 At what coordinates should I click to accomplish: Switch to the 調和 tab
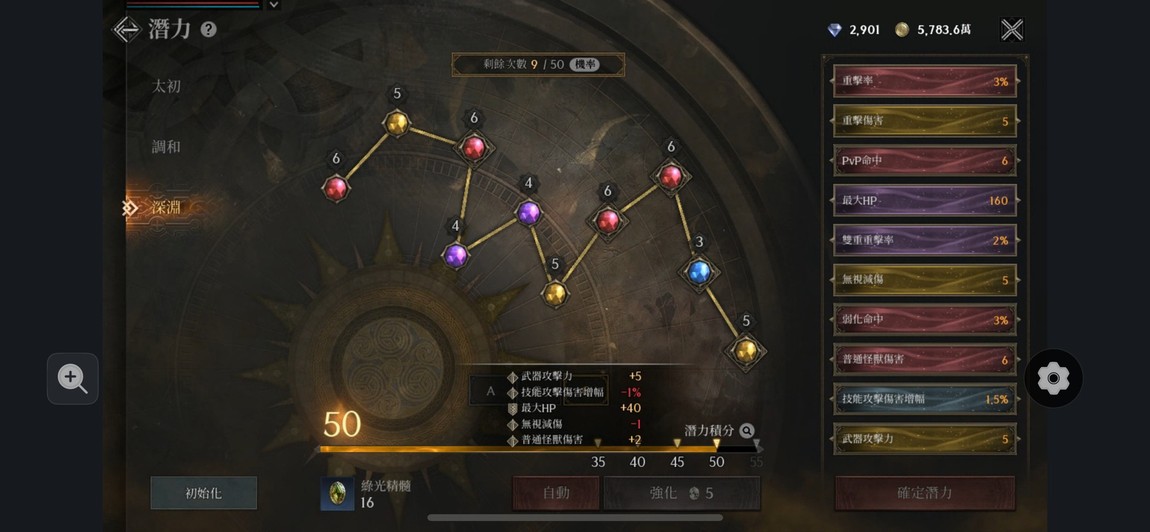click(x=166, y=147)
